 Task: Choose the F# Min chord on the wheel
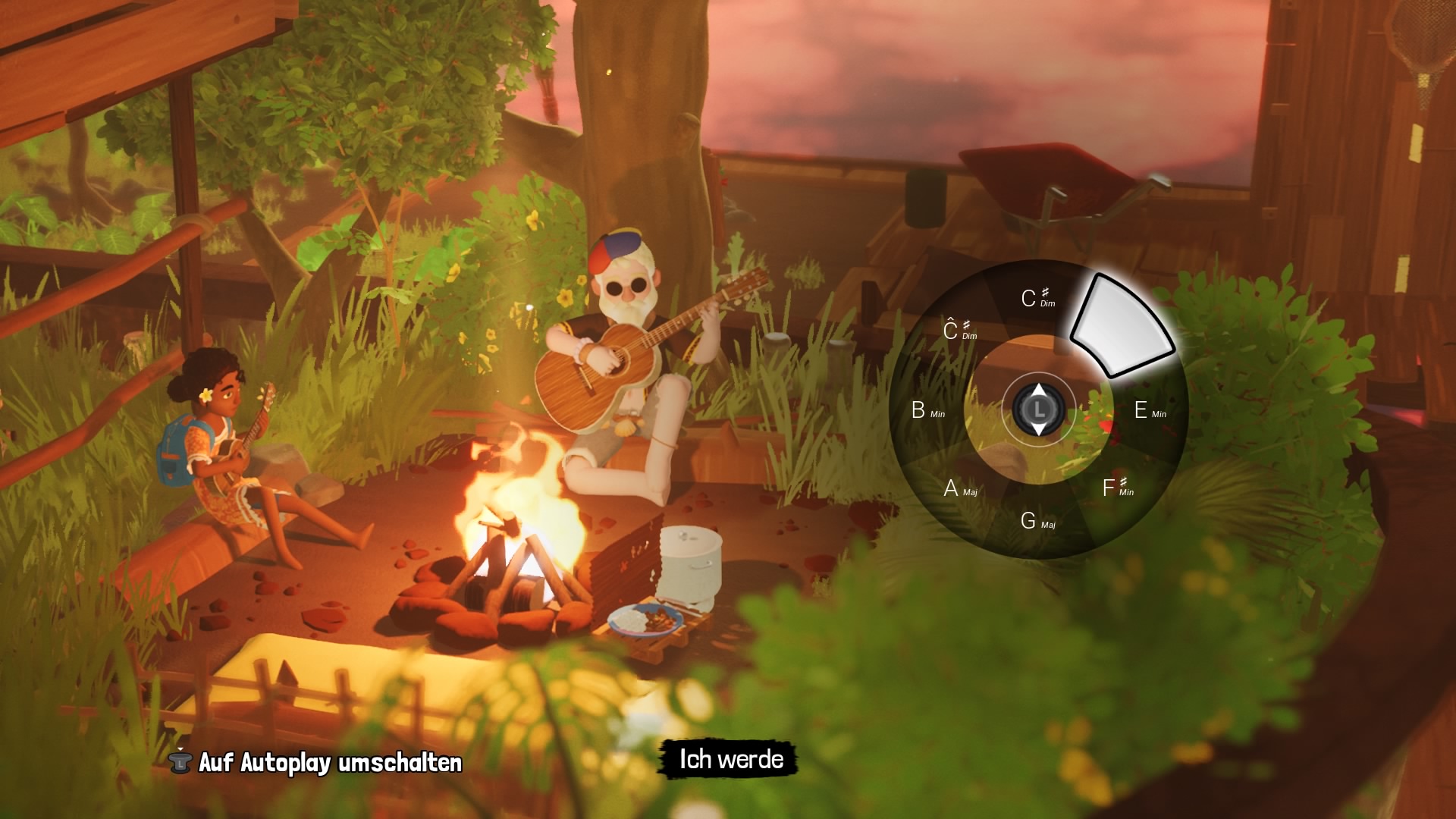point(1117,488)
